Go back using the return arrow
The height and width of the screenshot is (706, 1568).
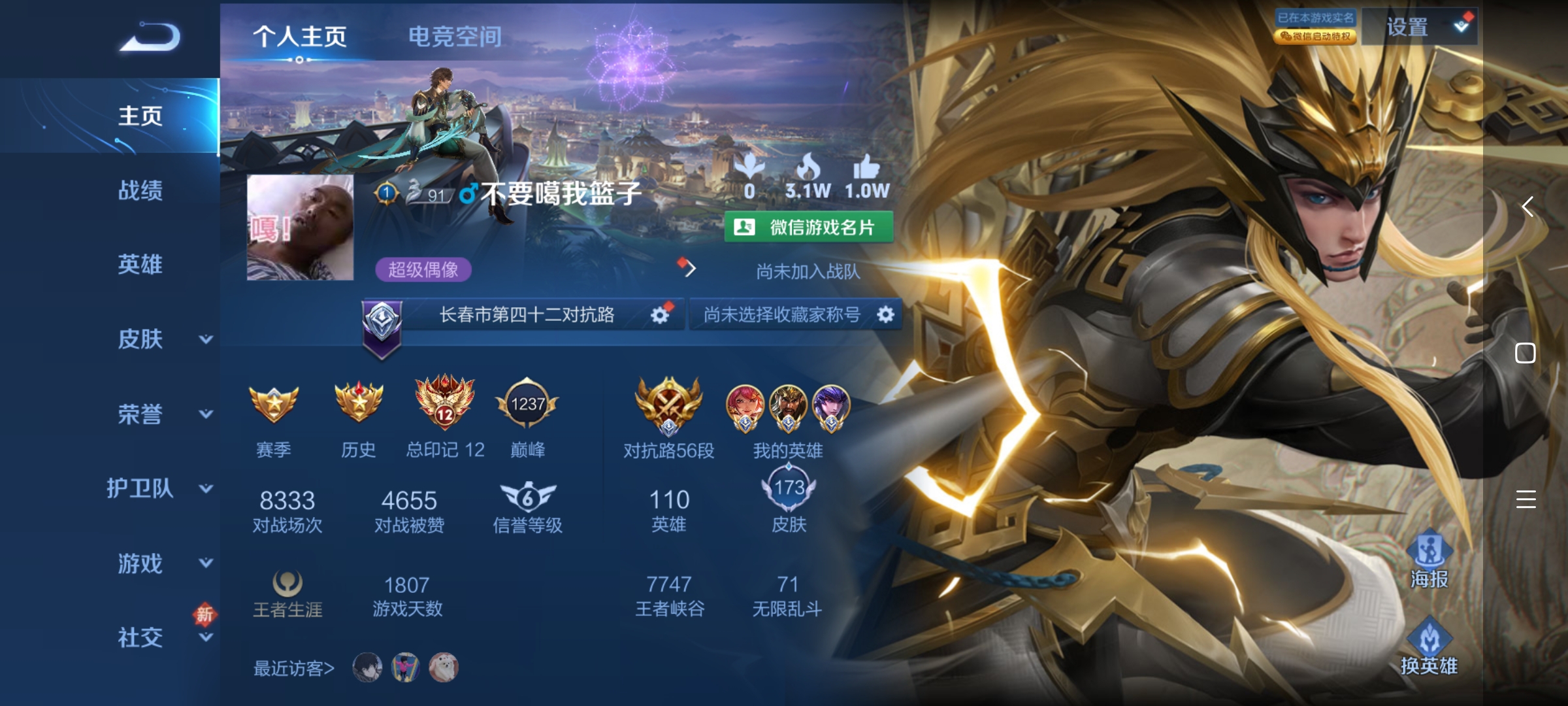coord(150,37)
